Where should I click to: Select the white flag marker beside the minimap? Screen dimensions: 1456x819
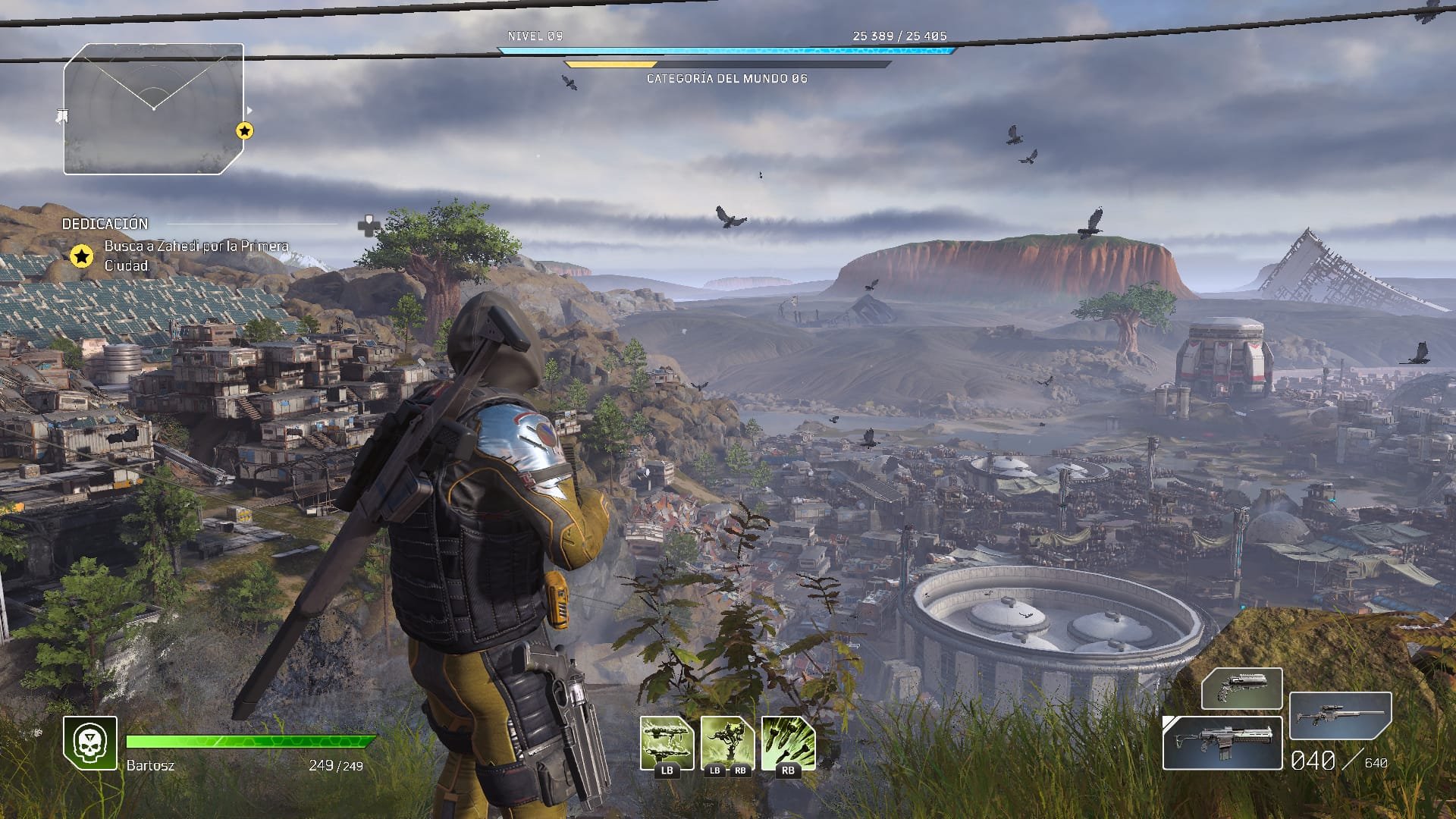[x=63, y=116]
